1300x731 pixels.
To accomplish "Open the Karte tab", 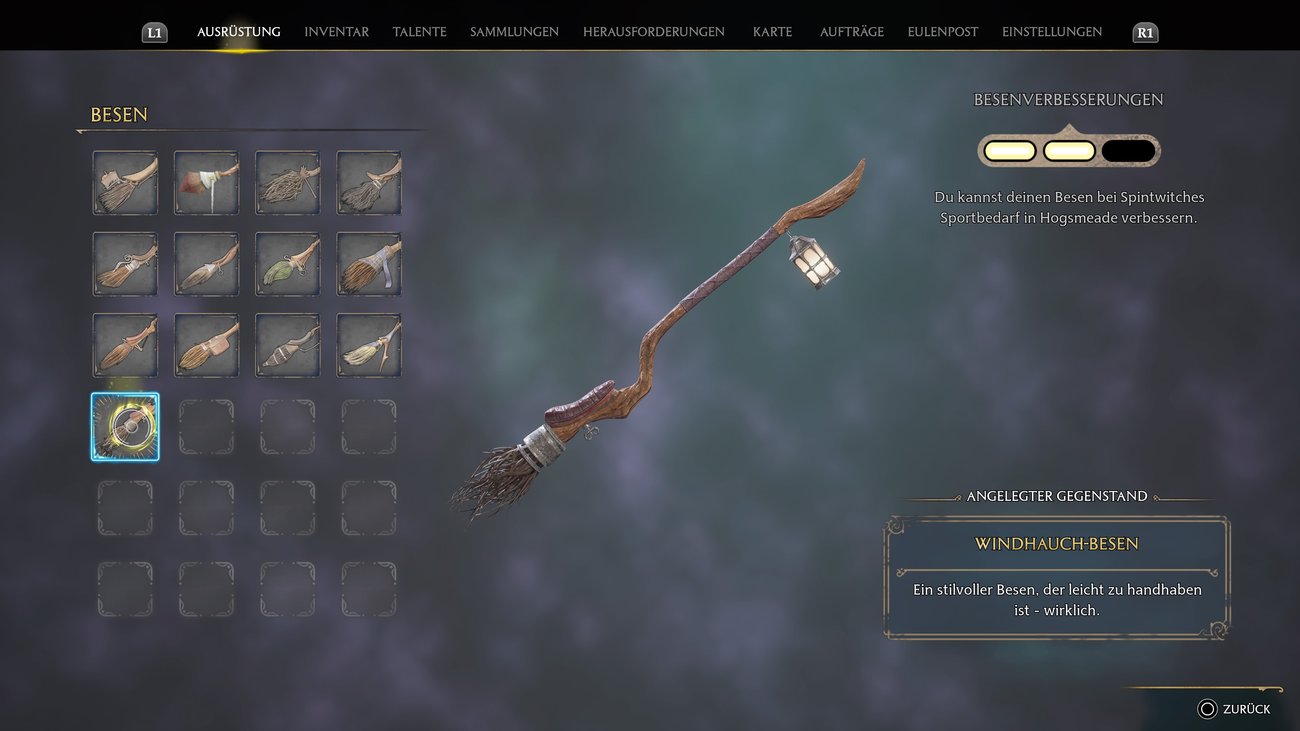I will pyautogui.click(x=772, y=32).
